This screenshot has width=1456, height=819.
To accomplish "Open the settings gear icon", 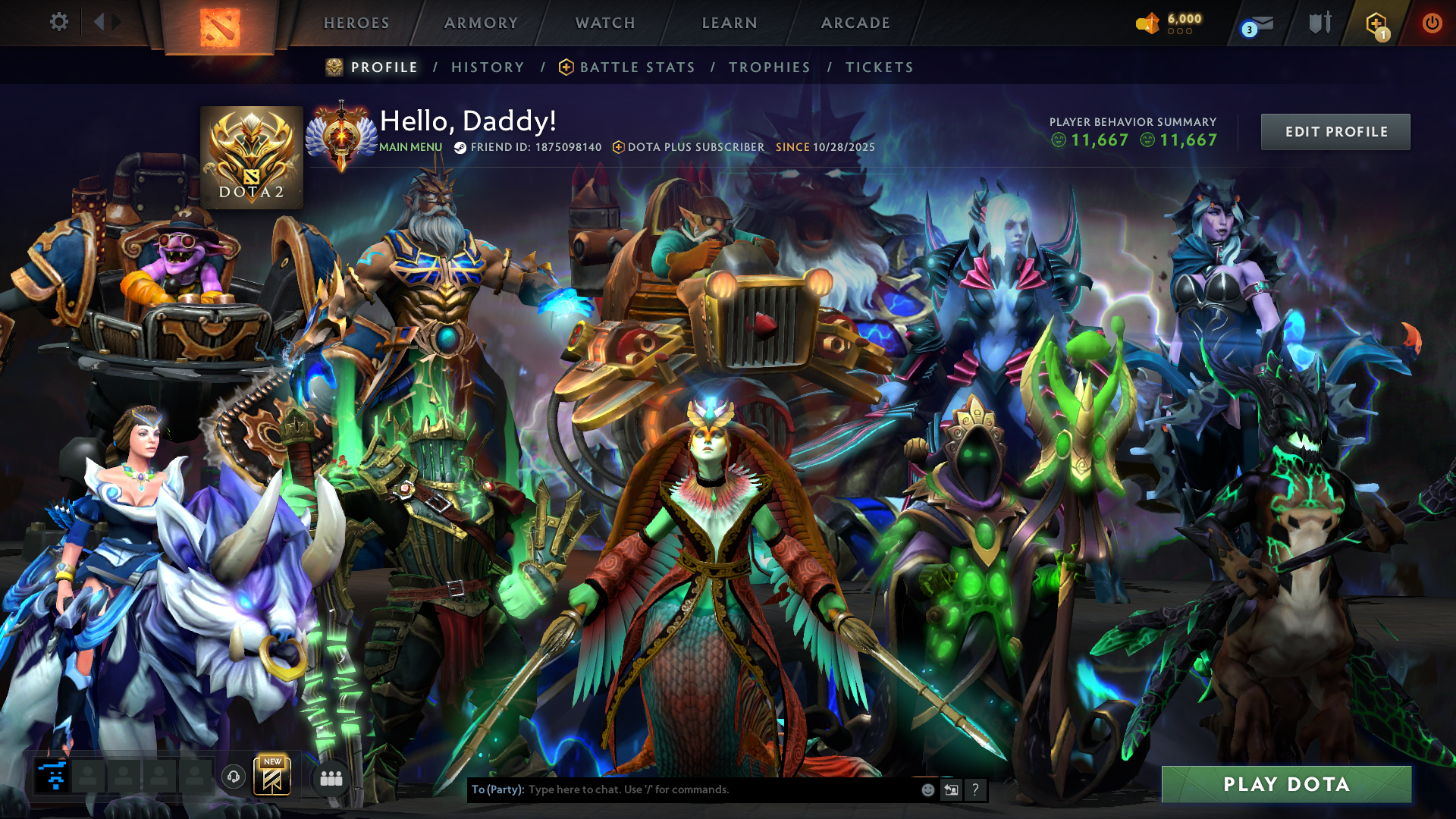I will [x=58, y=22].
